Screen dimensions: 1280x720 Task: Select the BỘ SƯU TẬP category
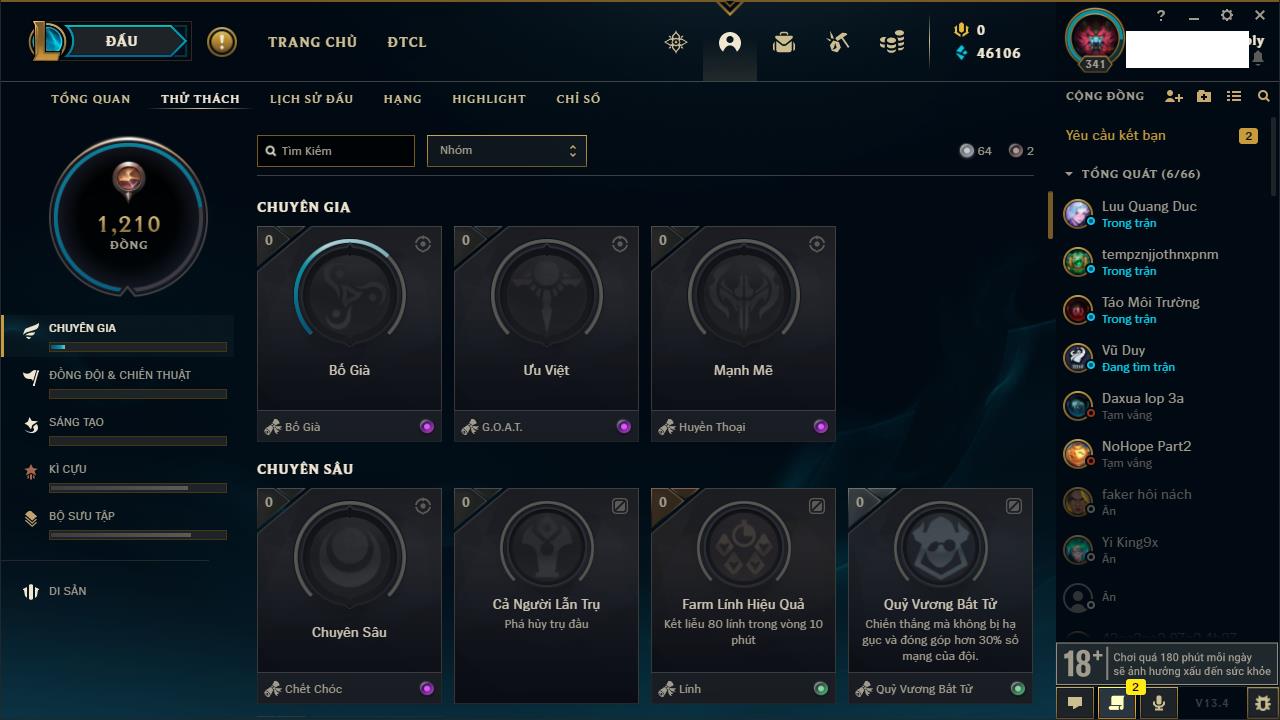82,516
